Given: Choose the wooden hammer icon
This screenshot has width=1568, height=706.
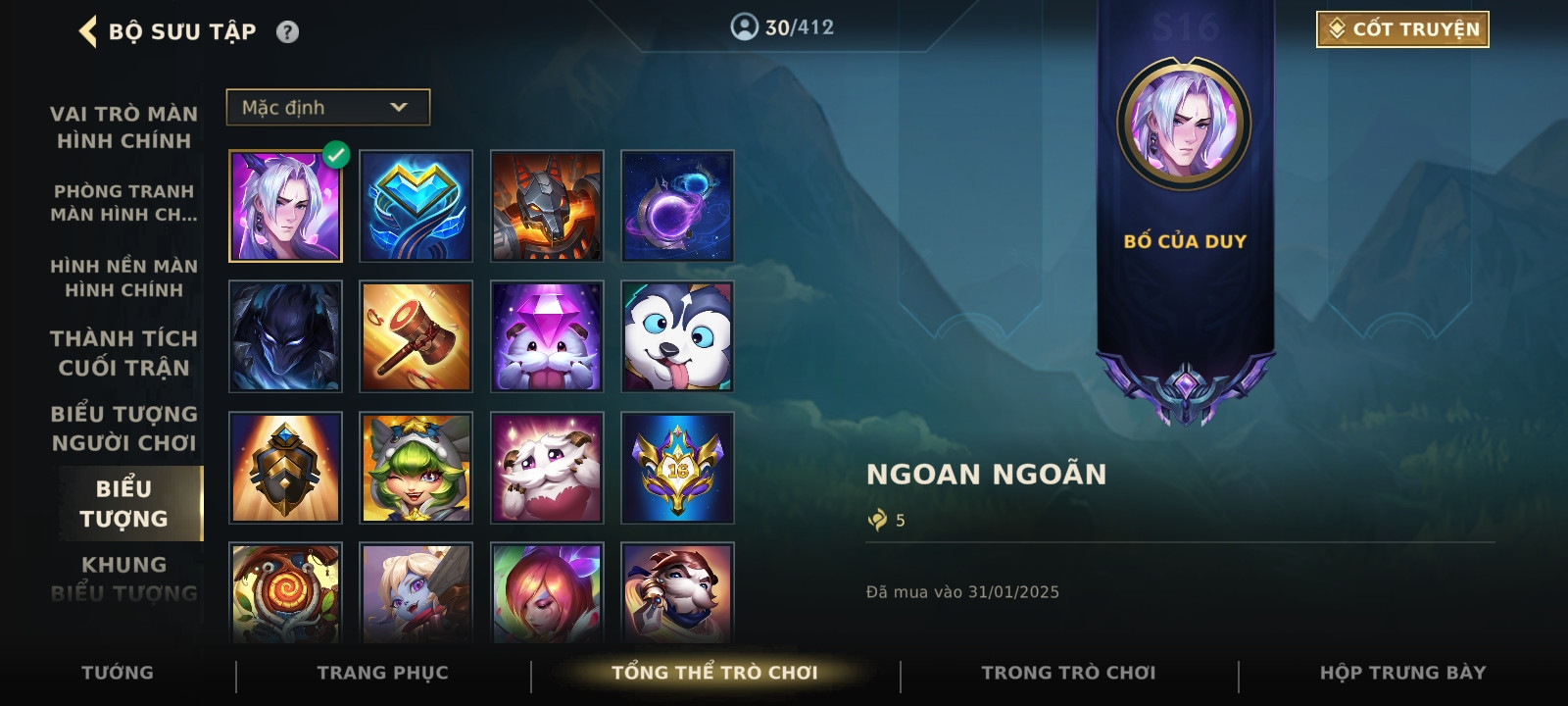Looking at the screenshot, I should click(416, 336).
